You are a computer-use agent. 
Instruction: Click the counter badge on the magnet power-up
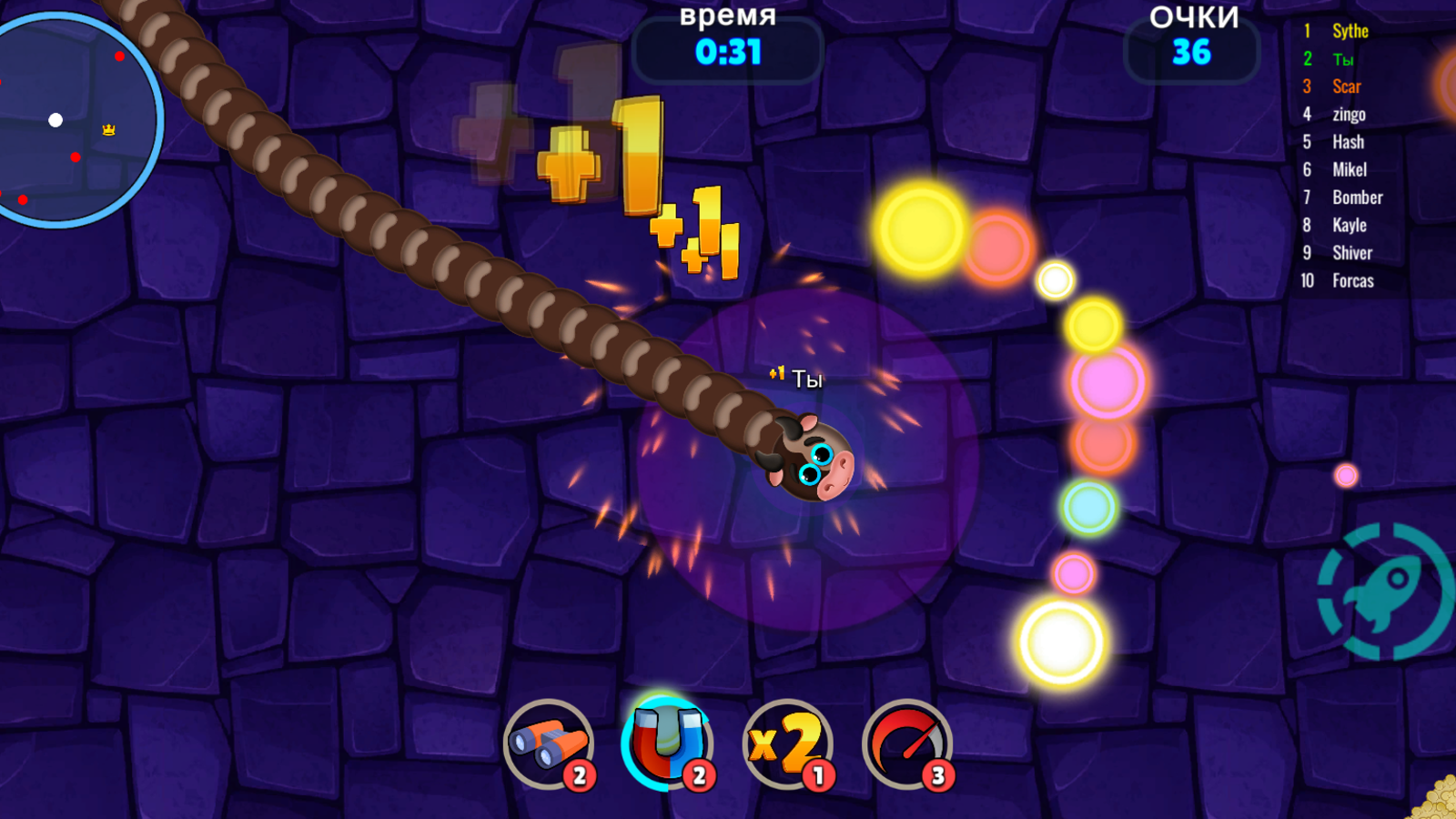[697, 776]
